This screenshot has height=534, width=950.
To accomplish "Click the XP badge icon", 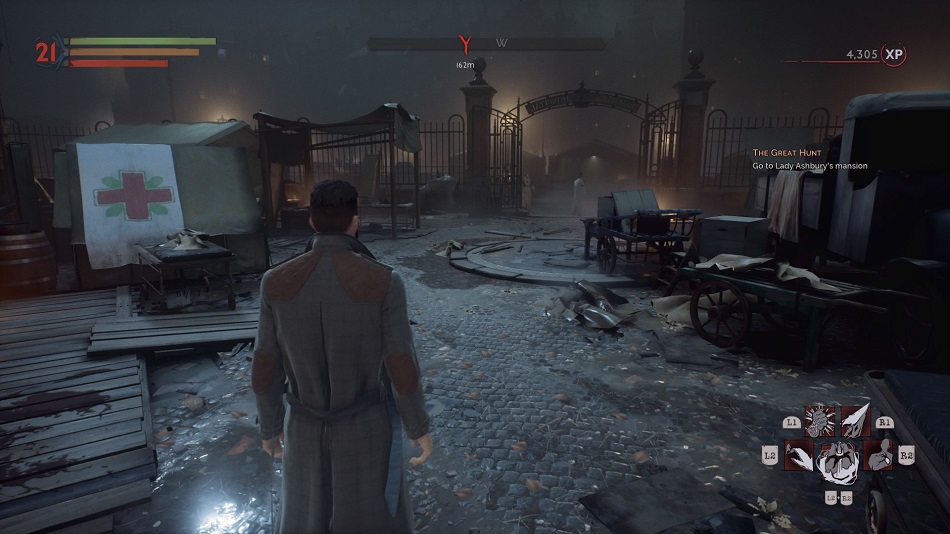I will click(894, 55).
